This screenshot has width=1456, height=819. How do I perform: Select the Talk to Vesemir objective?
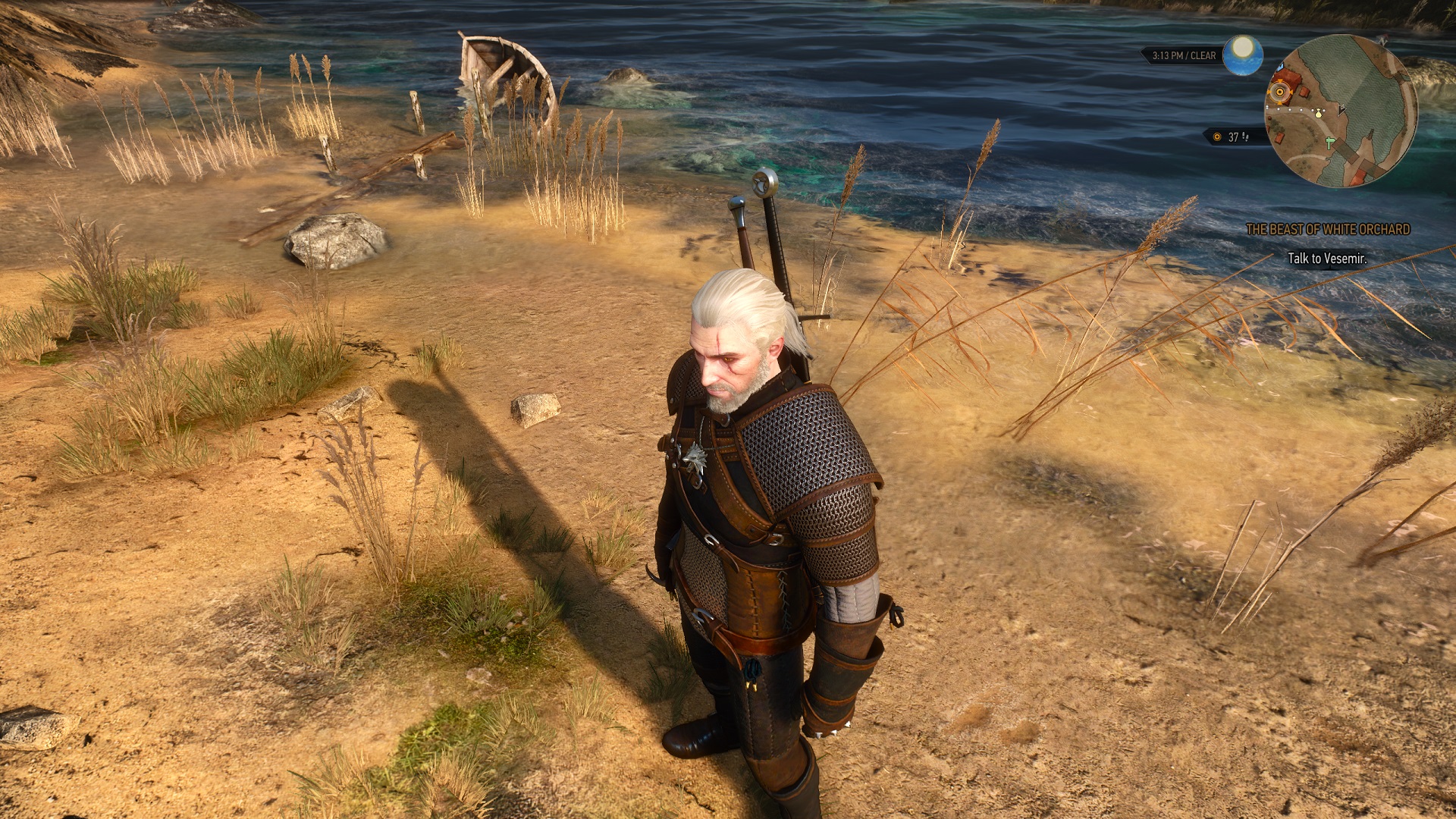[x=1327, y=259]
